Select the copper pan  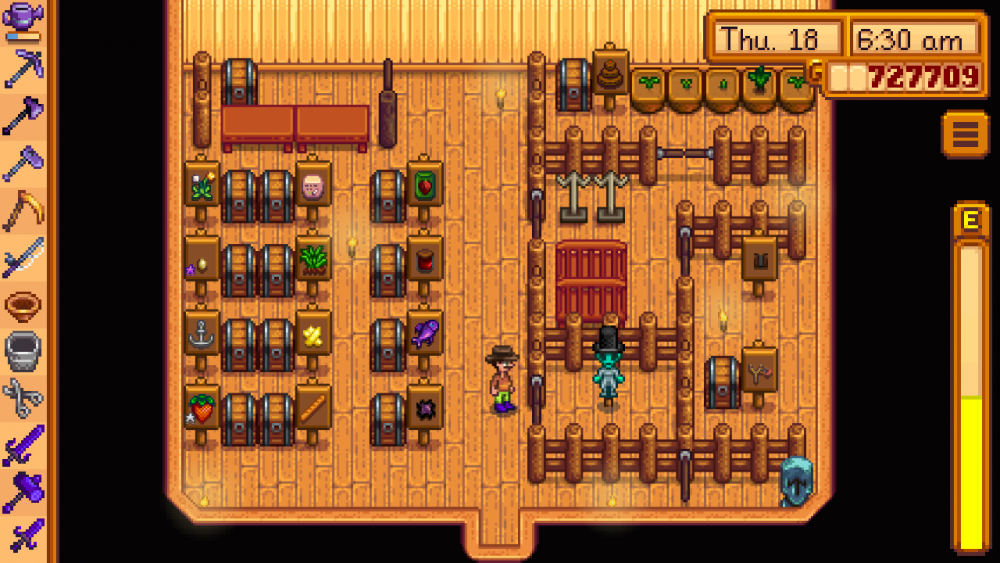point(23,305)
